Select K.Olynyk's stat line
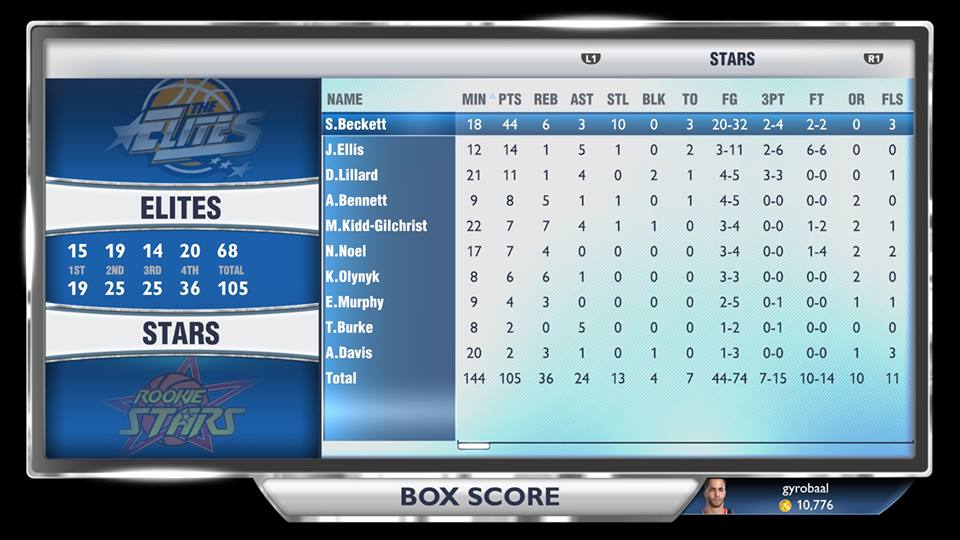960x540 pixels. click(352, 276)
